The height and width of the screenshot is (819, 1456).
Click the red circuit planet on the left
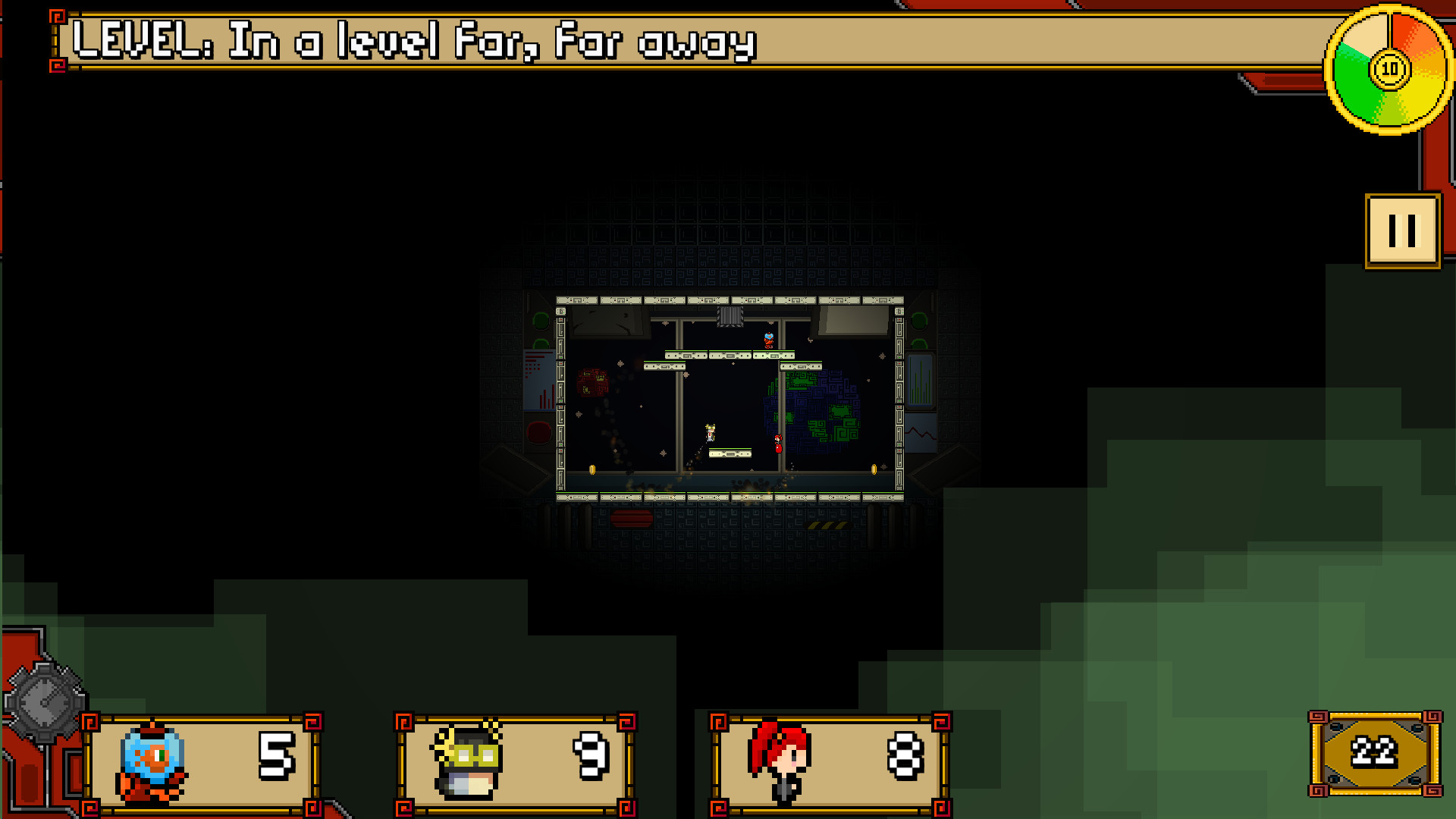pyautogui.click(x=594, y=383)
